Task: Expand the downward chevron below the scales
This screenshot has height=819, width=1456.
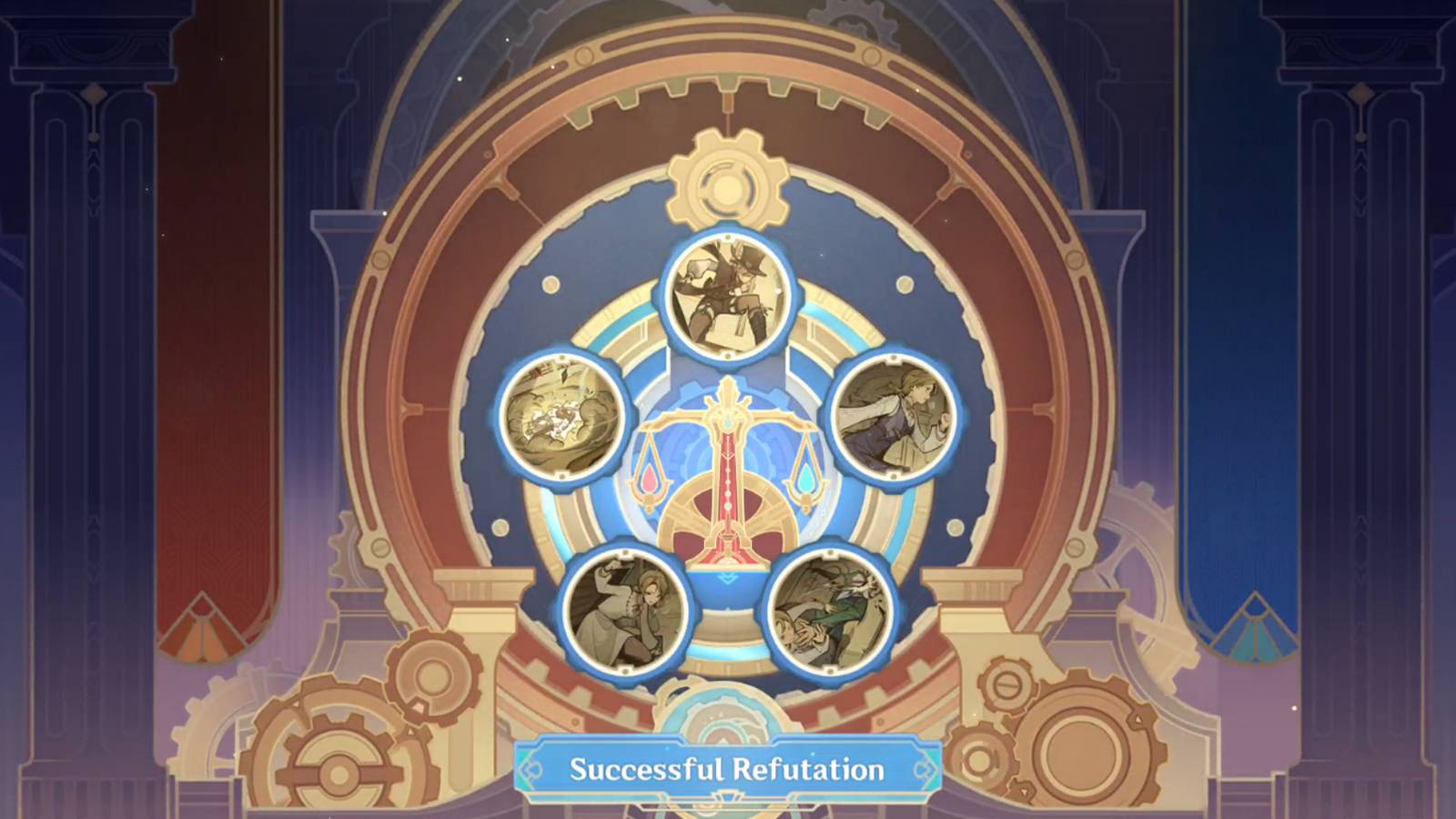Action: [724, 578]
